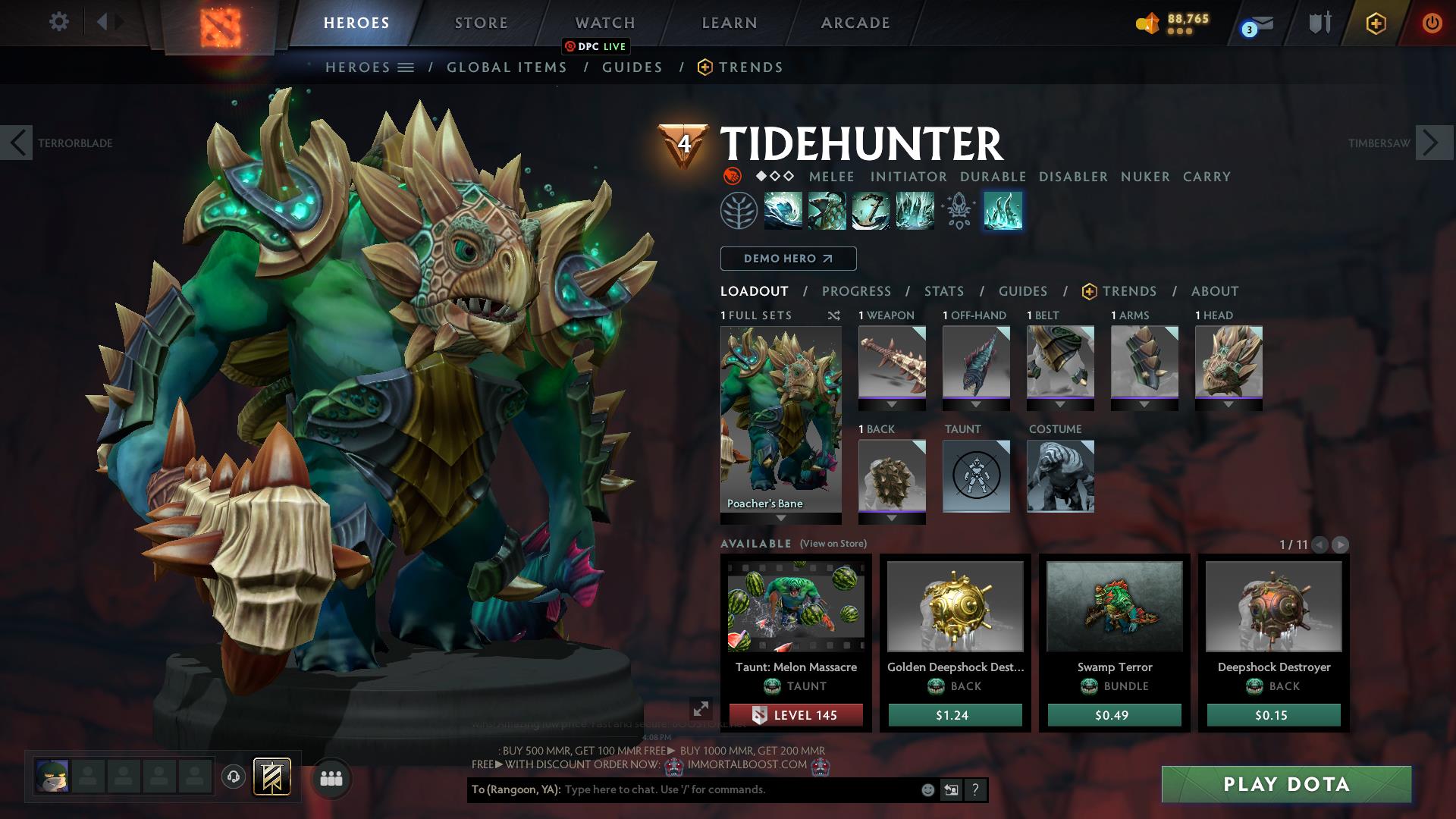Image resolution: width=1456 pixels, height=819 pixels.
Task: Open the Dota Plus hexagon icon
Action: tap(1376, 24)
